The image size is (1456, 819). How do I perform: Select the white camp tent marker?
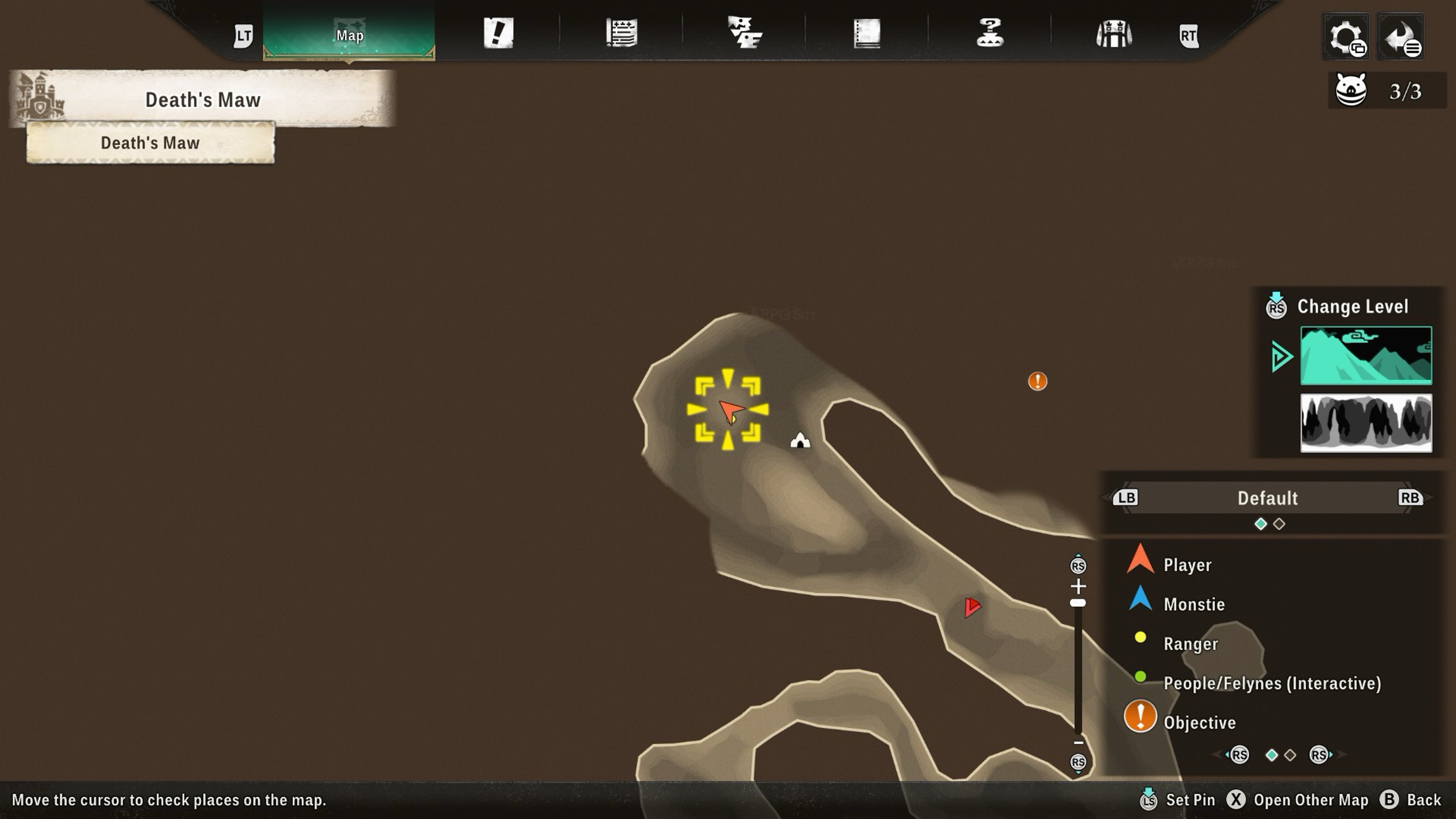[800, 440]
